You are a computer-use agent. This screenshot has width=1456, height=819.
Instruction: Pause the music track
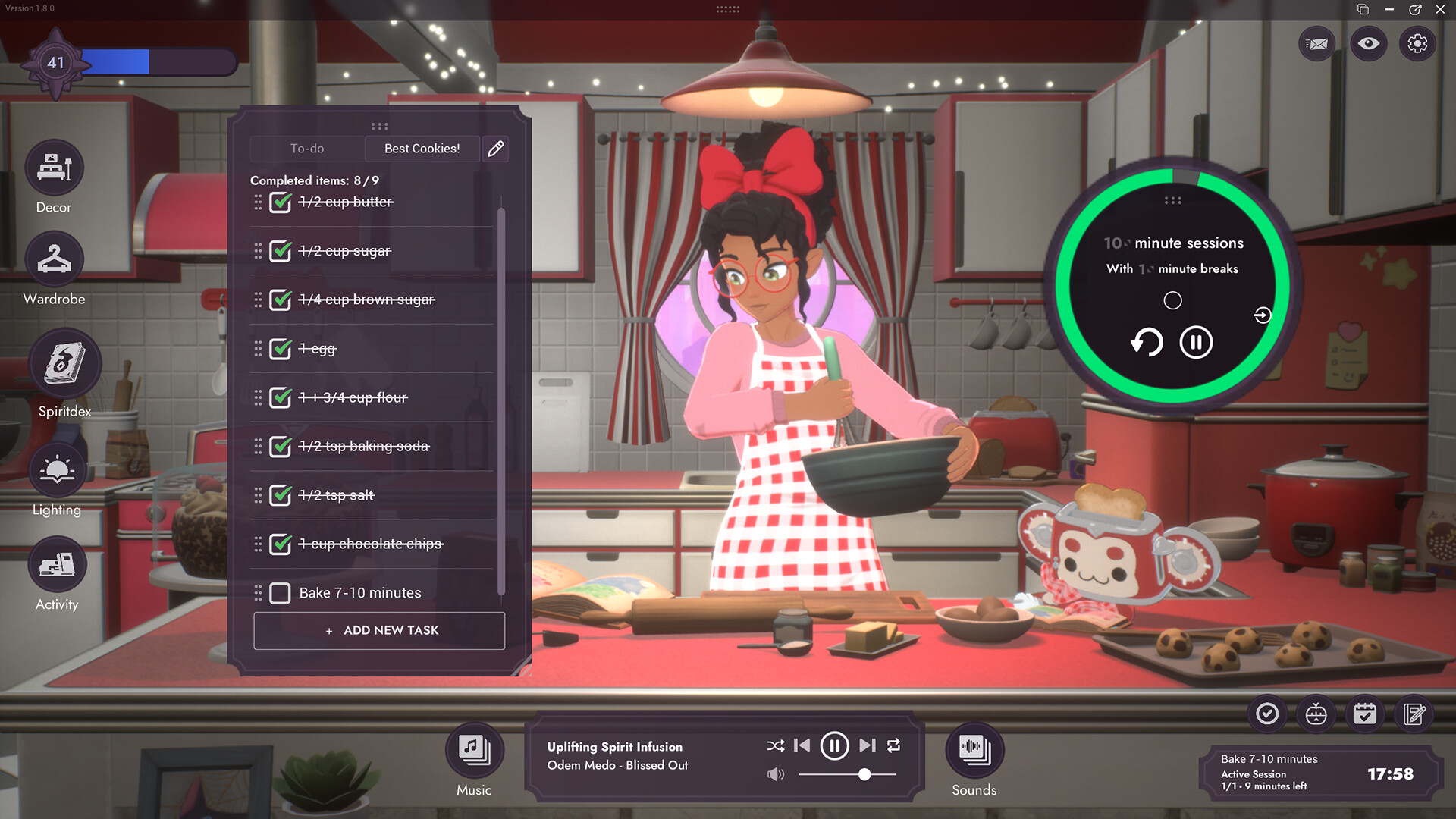(834, 746)
